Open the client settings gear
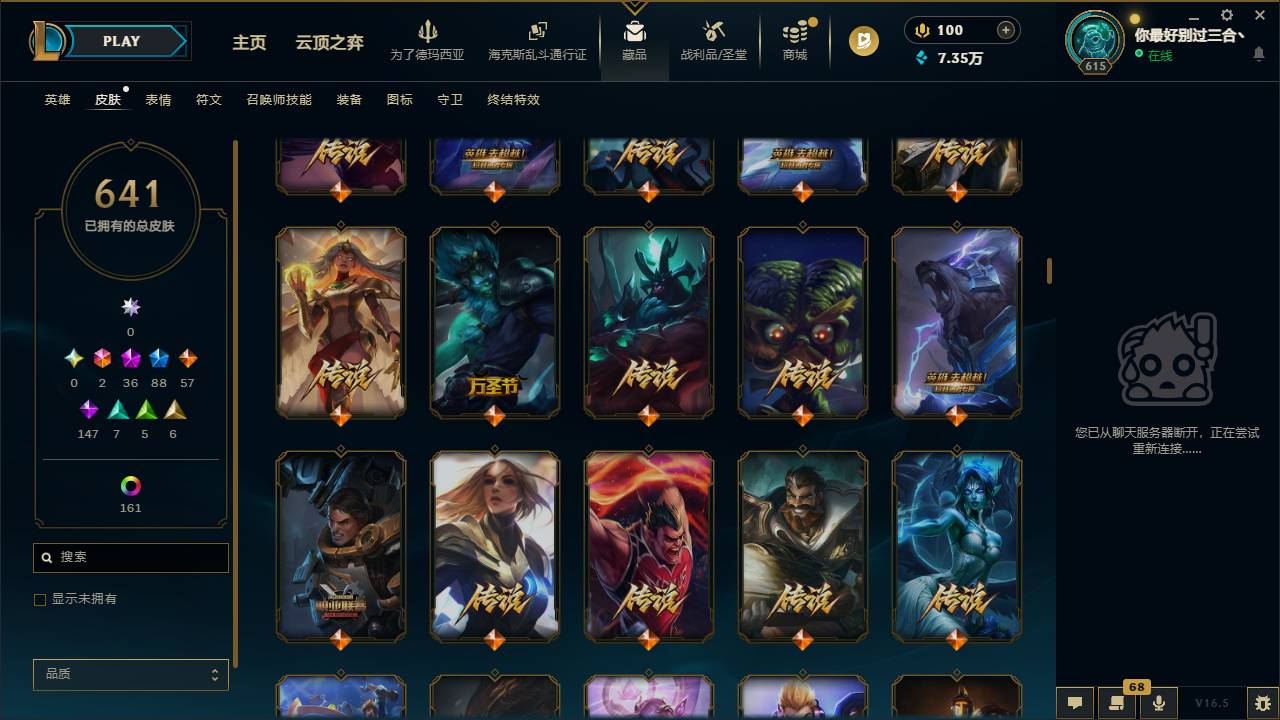Screen dimensions: 1280x720 pos(1225,15)
